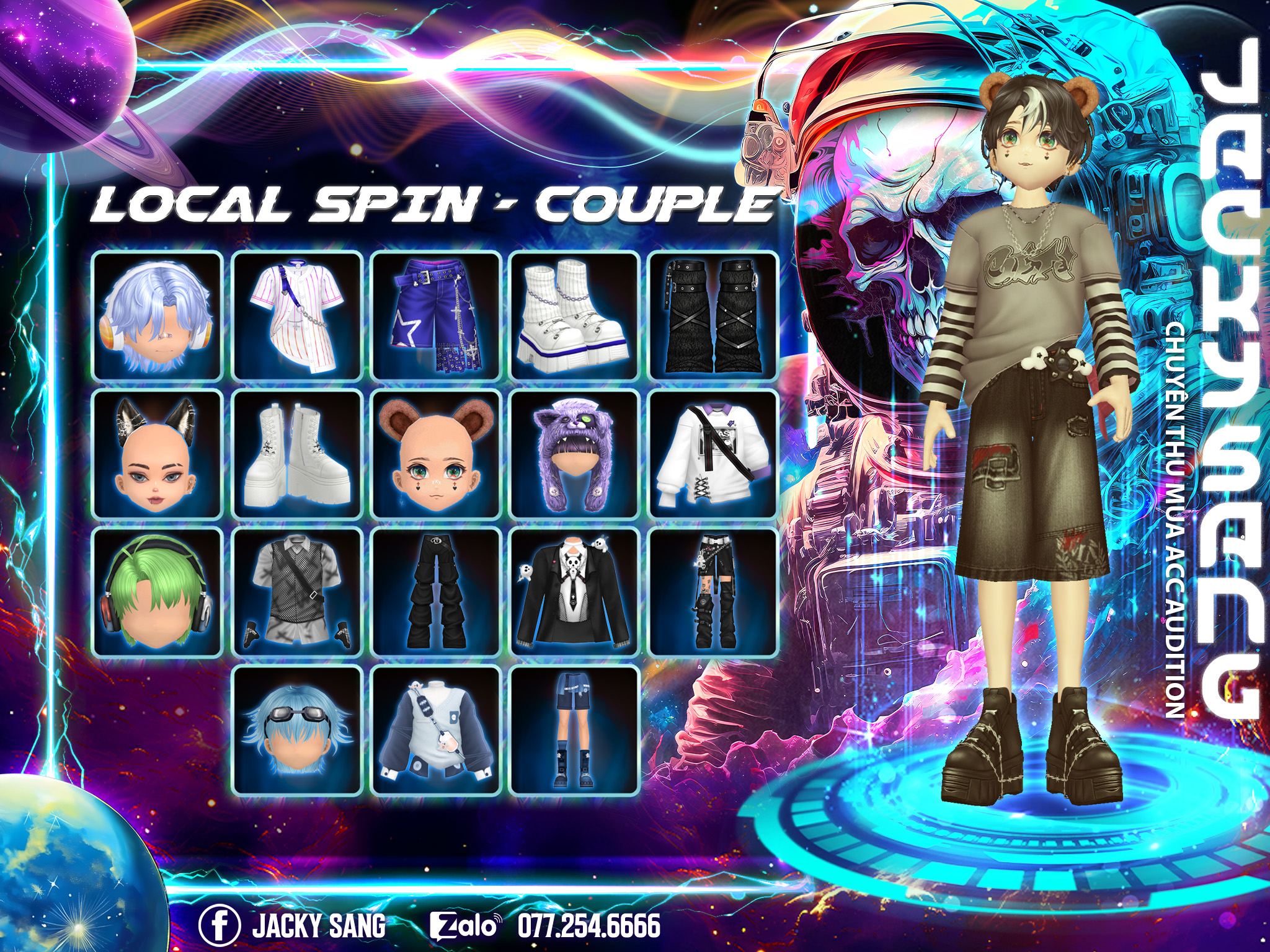Select the black baggy cargo pants

tap(436, 592)
